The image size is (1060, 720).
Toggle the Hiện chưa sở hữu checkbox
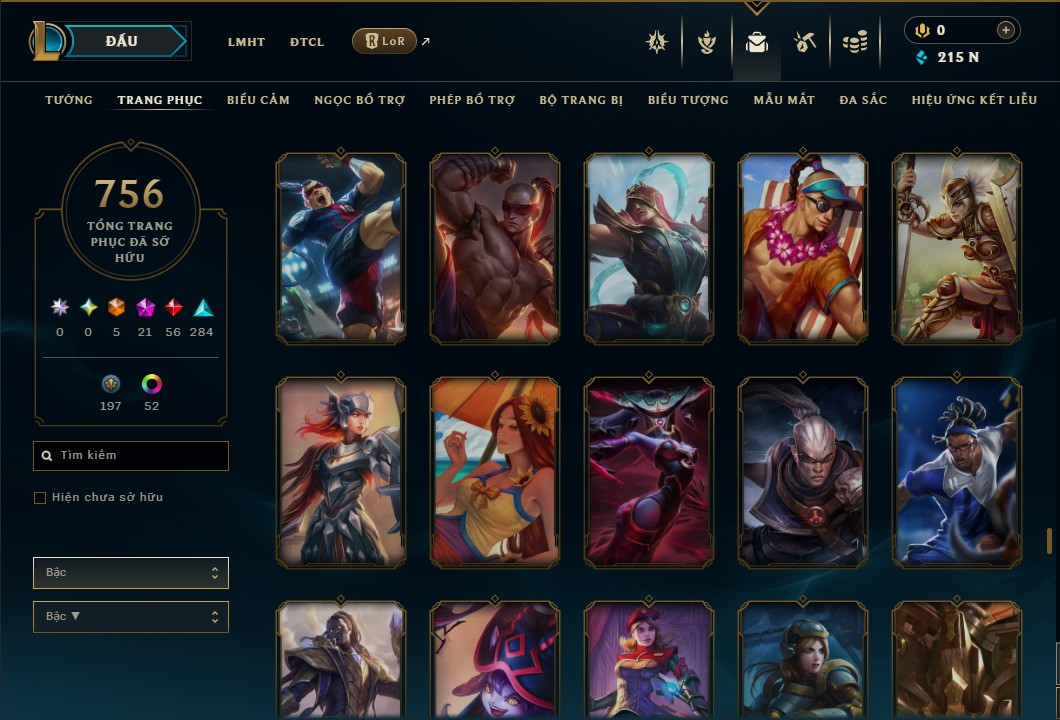coord(40,498)
